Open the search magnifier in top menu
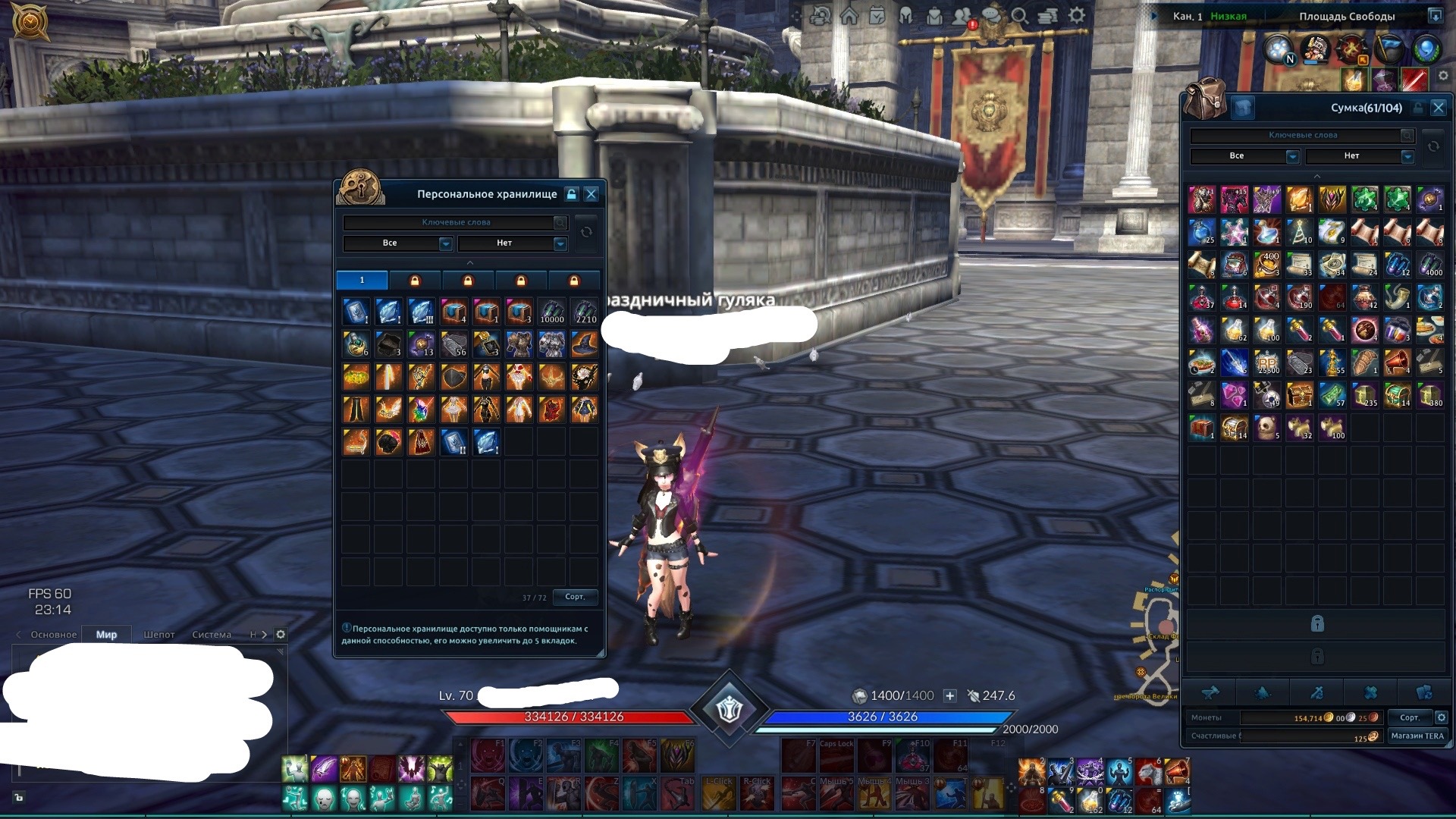 click(x=1019, y=16)
